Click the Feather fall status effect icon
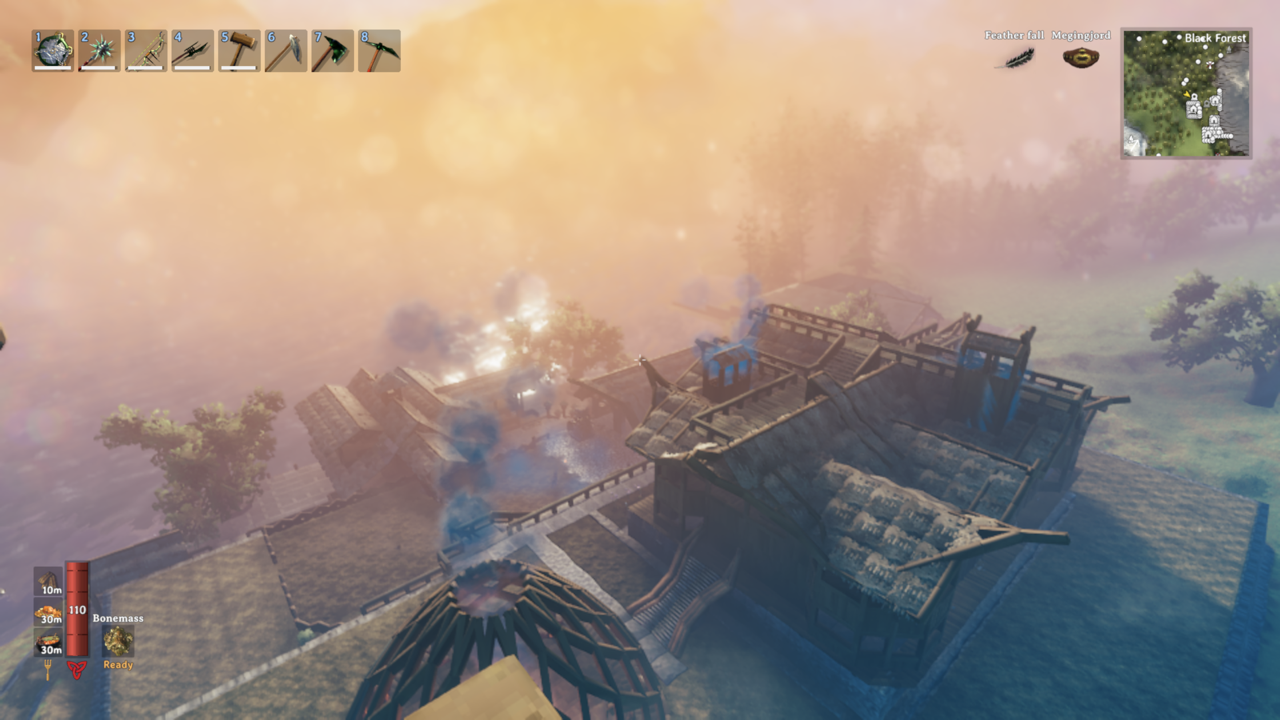 click(x=1018, y=57)
